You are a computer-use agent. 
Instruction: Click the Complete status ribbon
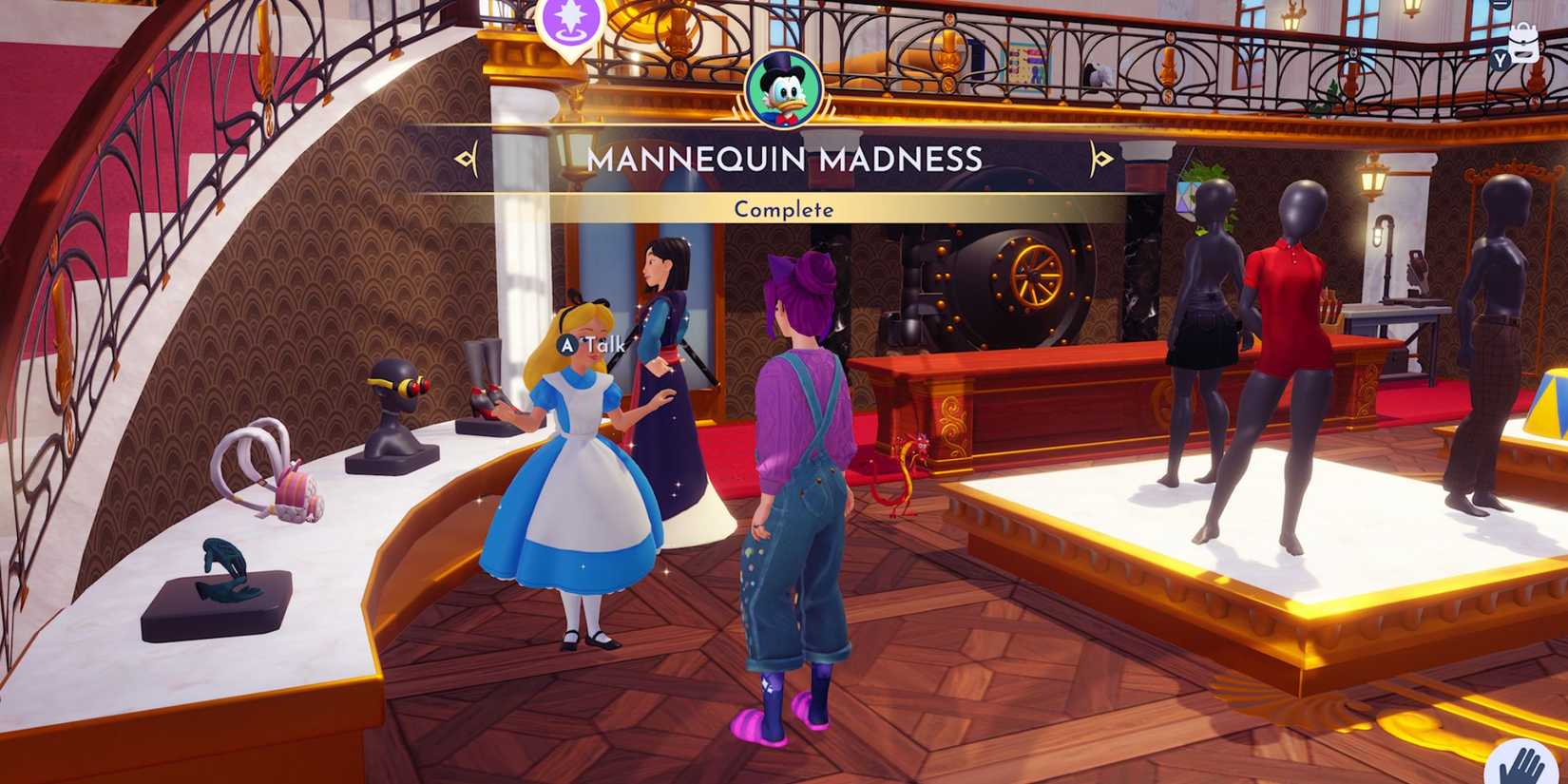(x=782, y=209)
